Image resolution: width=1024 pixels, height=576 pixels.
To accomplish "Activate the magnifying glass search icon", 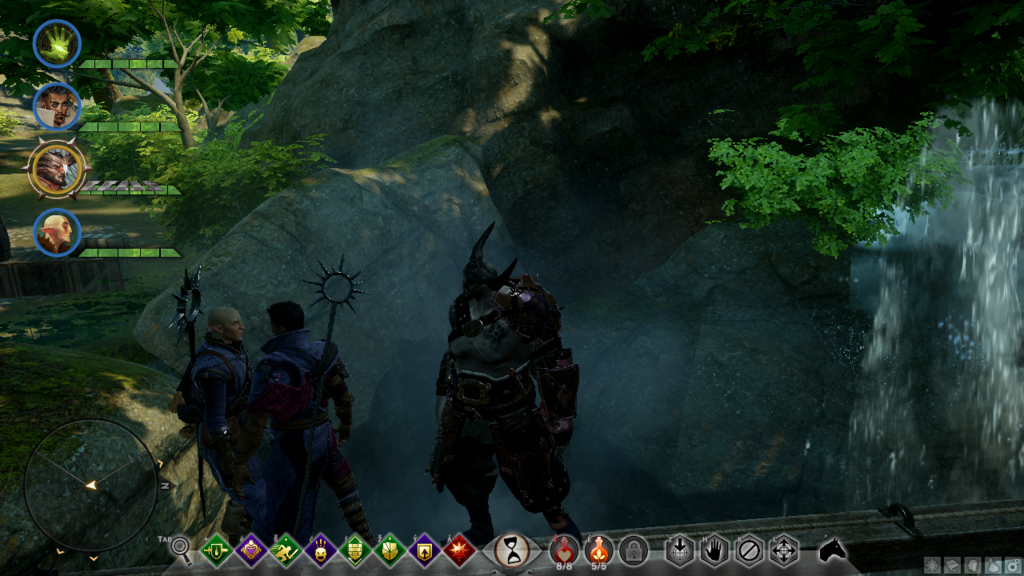I will (x=181, y=547).
